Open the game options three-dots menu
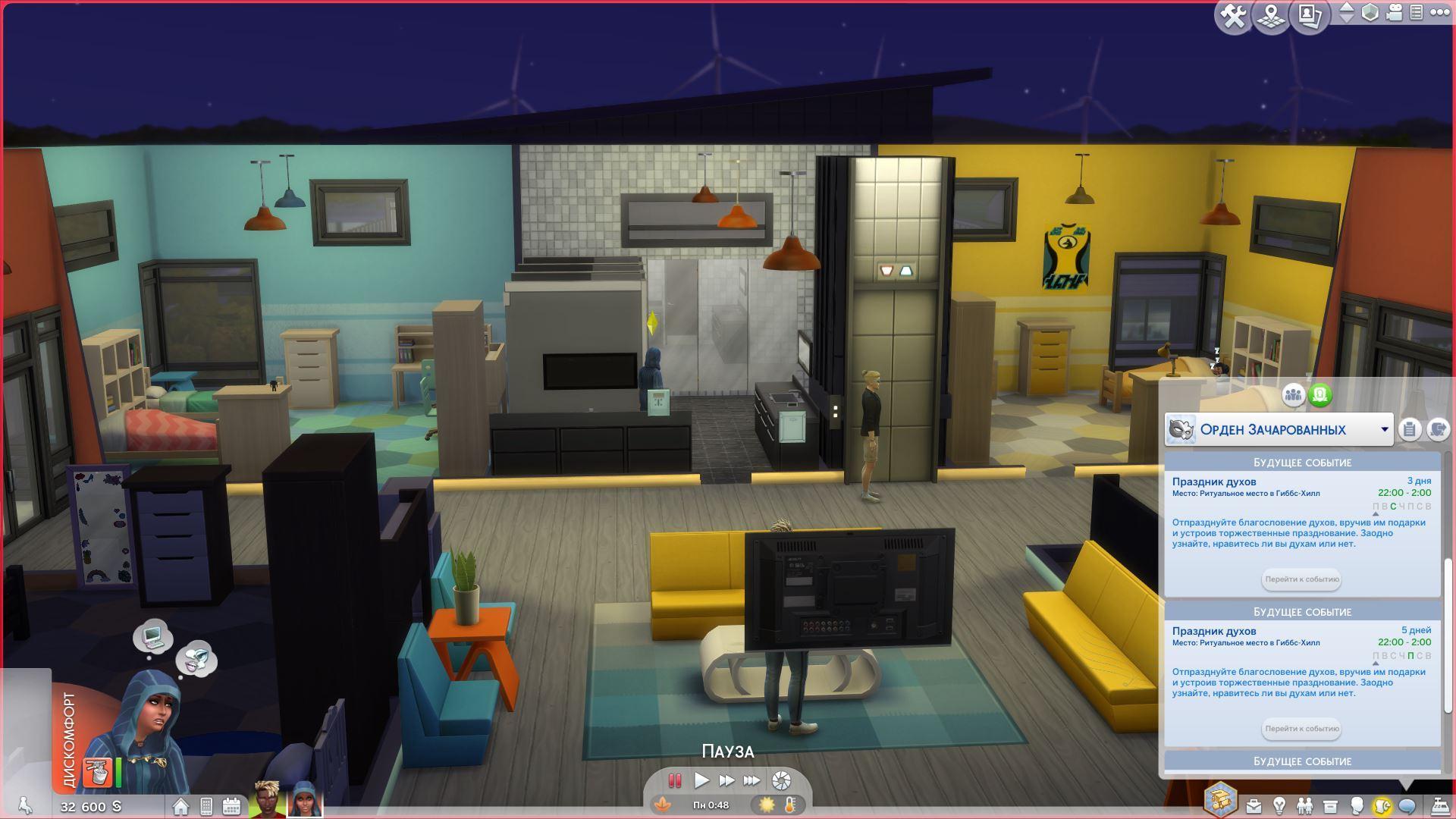The height and width of the screenshot is (819, 1456). click(1439, 12)
